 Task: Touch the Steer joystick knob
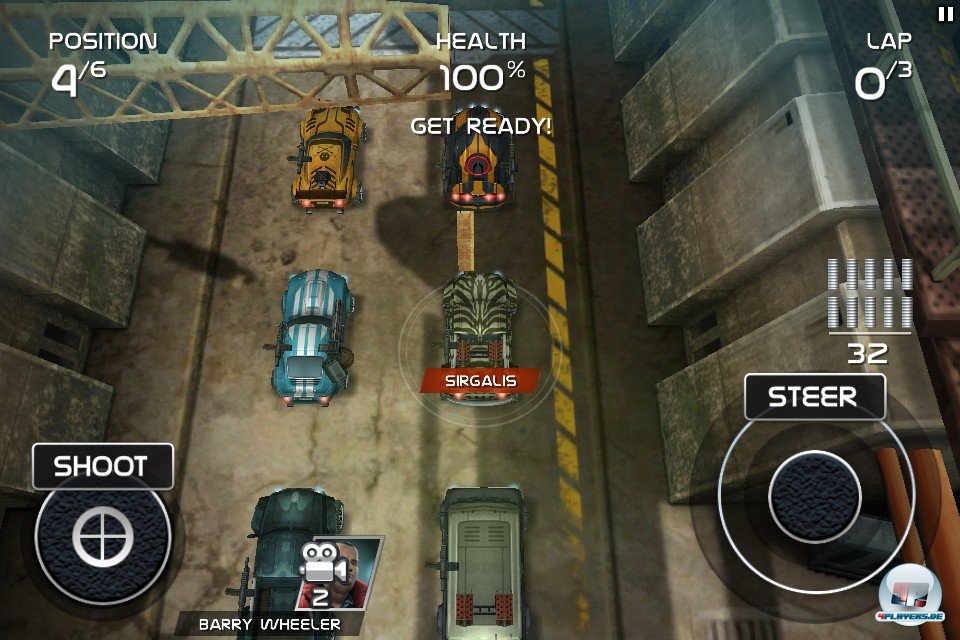point(815,497)
